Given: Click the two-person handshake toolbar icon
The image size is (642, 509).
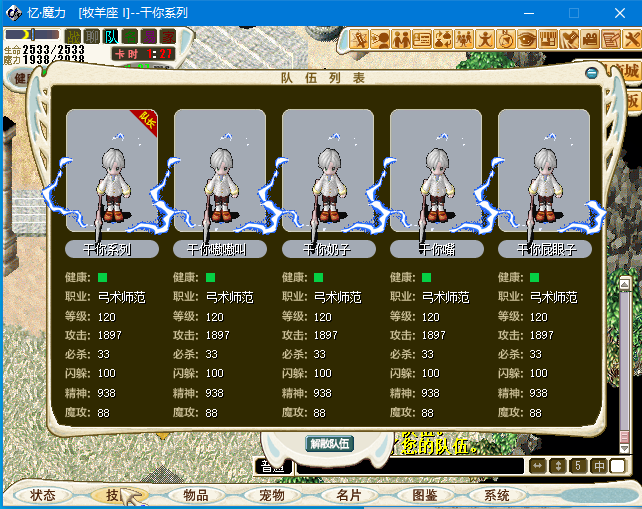Looking at the screenshot, I should pyautogui.click(x=401, y=40).
